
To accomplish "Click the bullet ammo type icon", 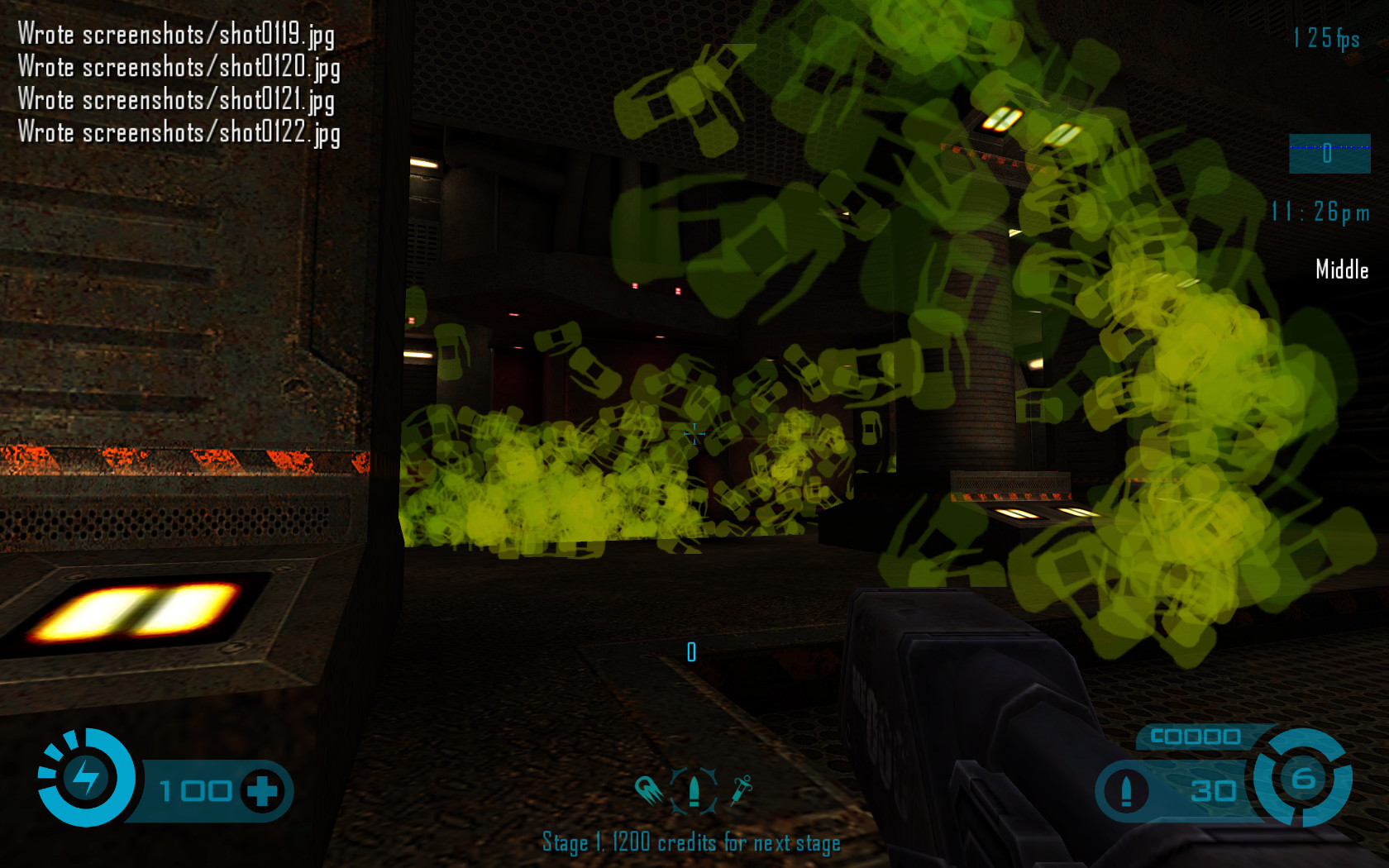I will [x=1125, y=791].
